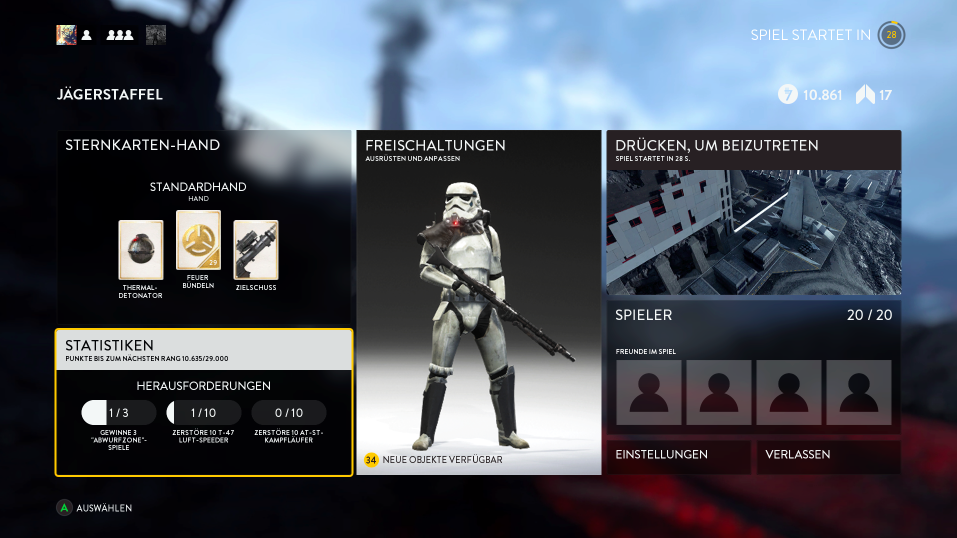View the T-47 Luft-Speeder challenge
The image size is (957, 538).
click(203, 413)
